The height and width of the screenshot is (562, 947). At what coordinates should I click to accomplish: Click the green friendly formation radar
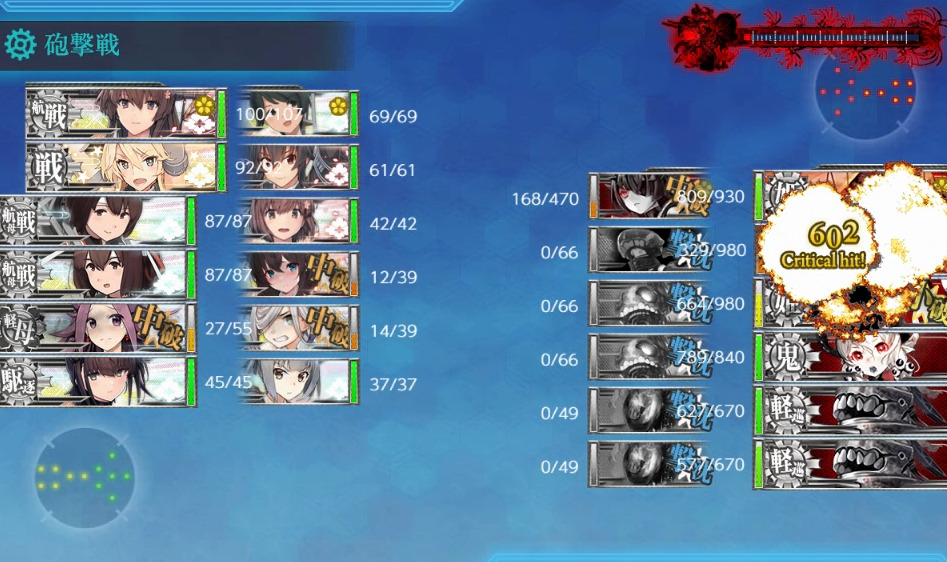[x=85, y=478]
